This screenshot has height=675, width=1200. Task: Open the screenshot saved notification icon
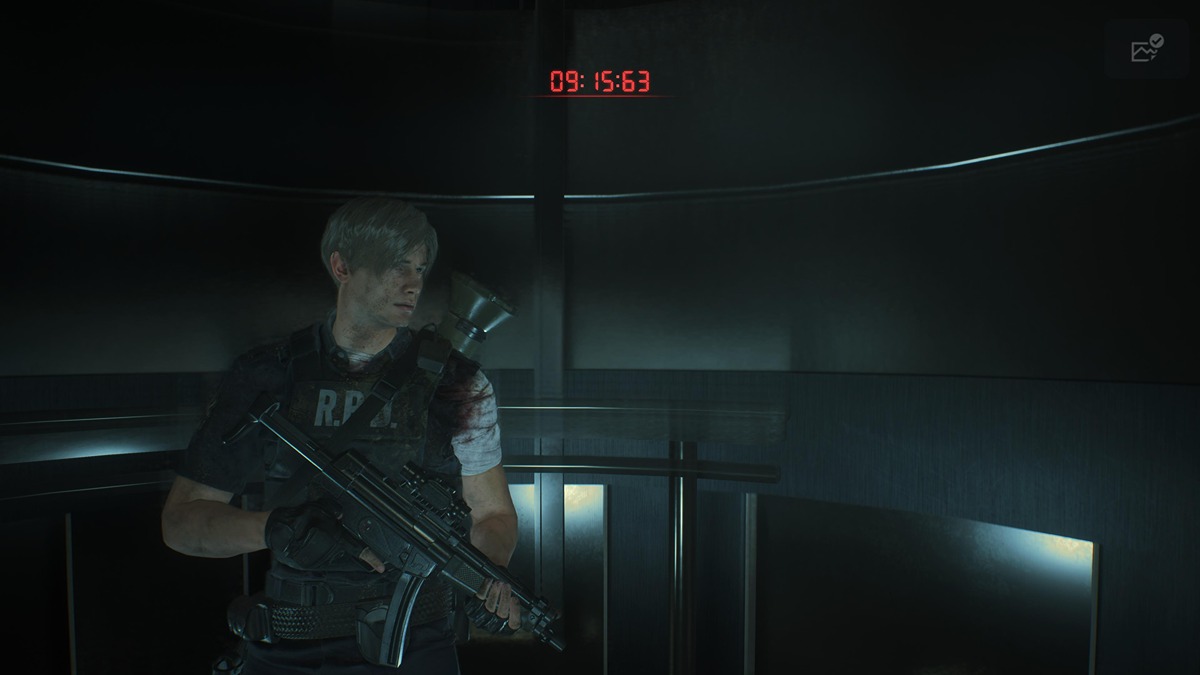[1146, 48]
